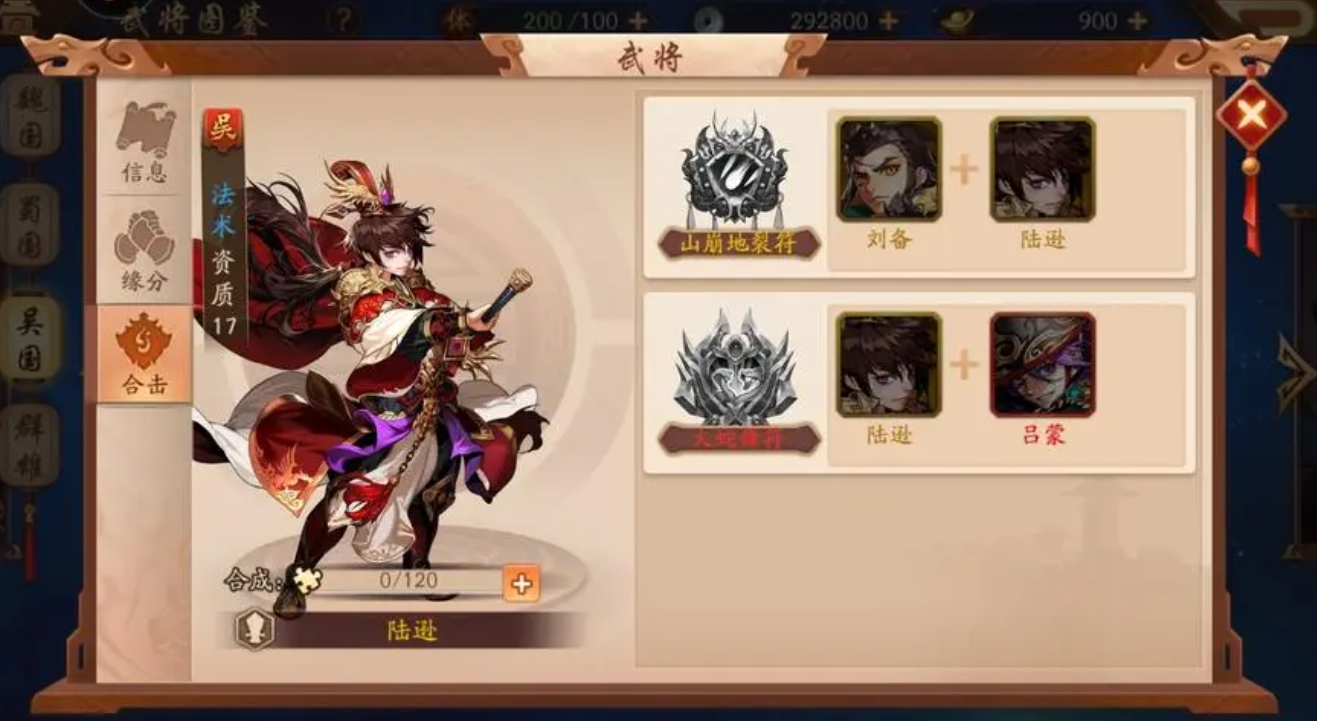This screenshot has height=721, width=1317.
Task: Click the orange plus button beside synthesis bar
Action: click(522, 584)
